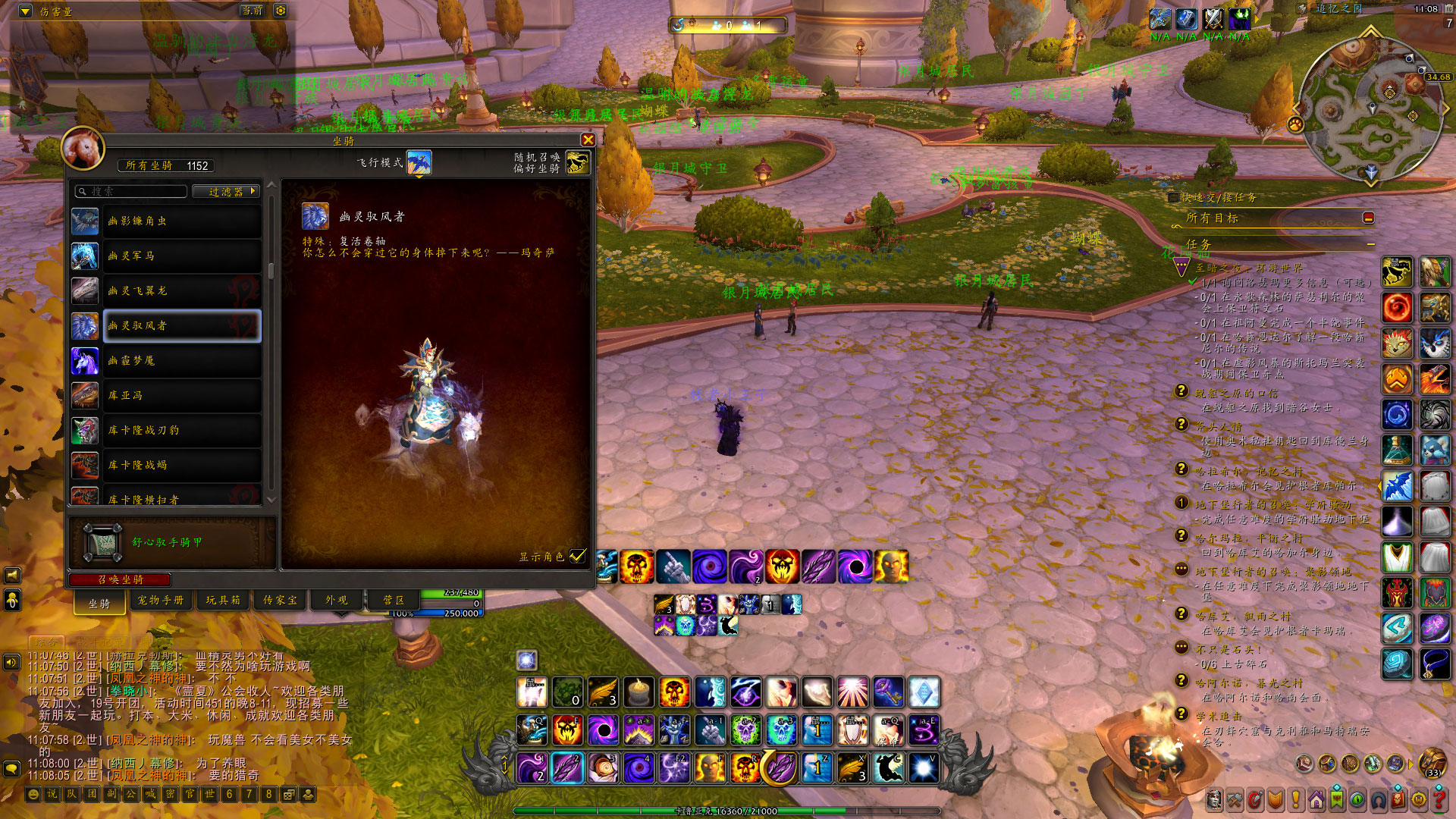
Task: Switch to the 宠物手册 tab
Action: pos(161,600)
